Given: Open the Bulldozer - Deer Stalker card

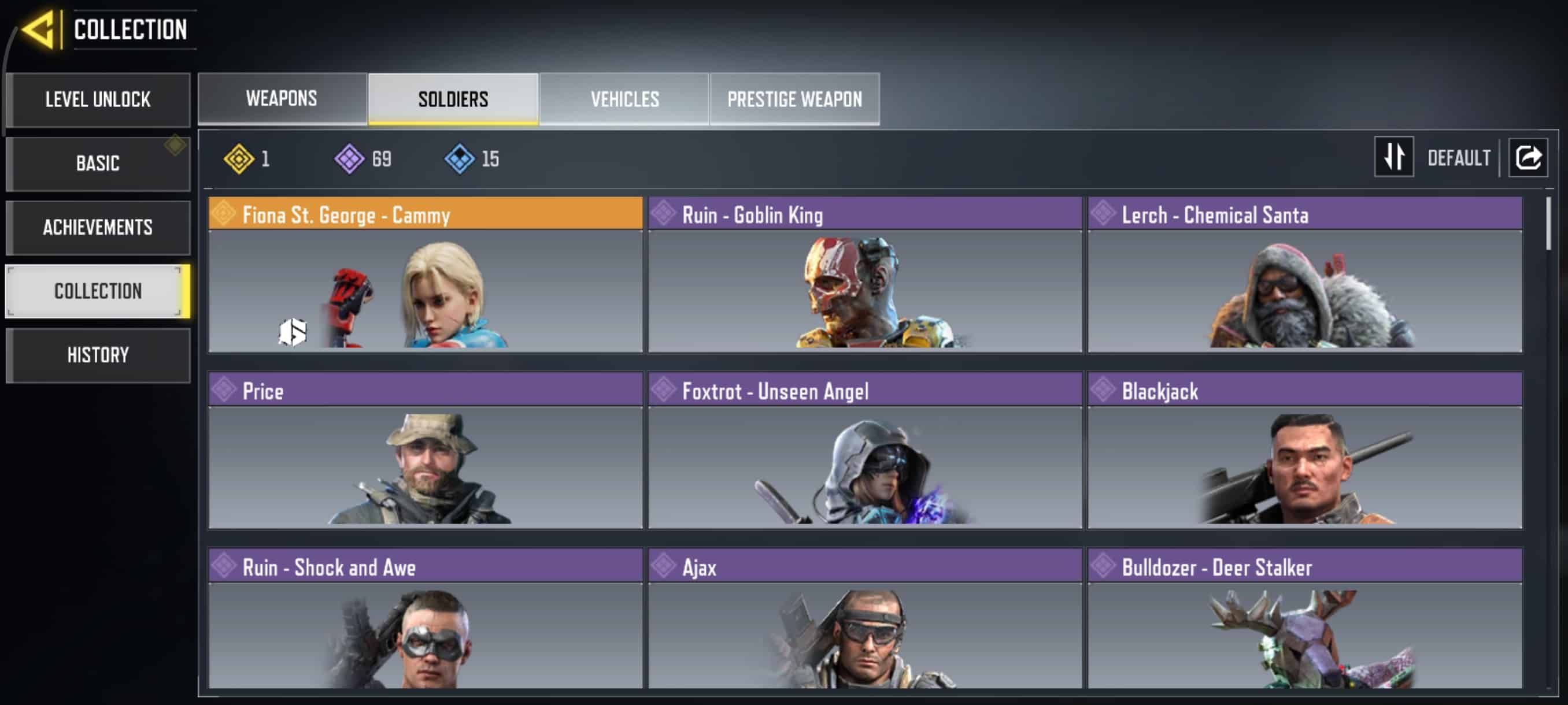Looking at the screenshot, I should 1304,619.
